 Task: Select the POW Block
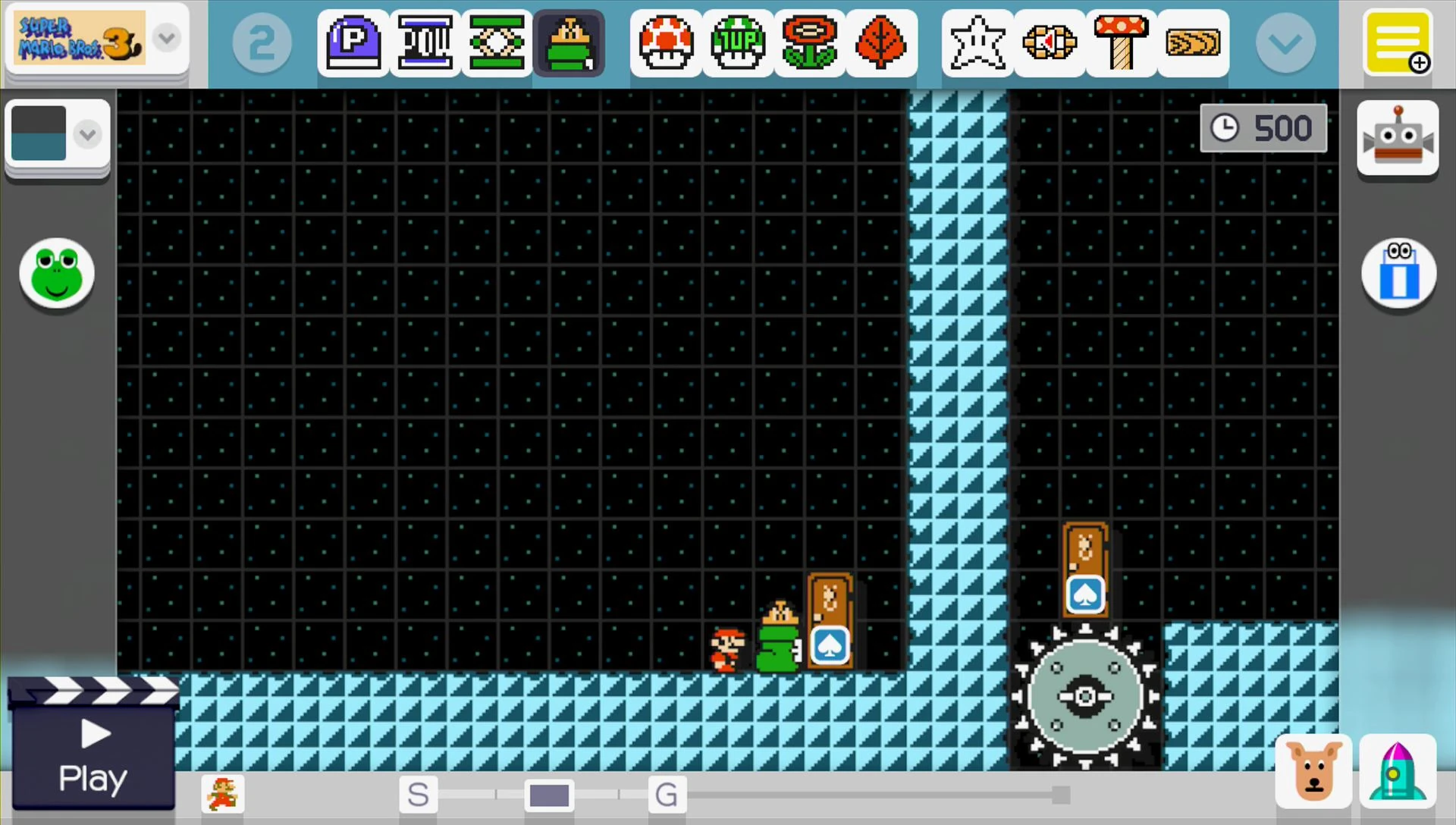[425, 43]
